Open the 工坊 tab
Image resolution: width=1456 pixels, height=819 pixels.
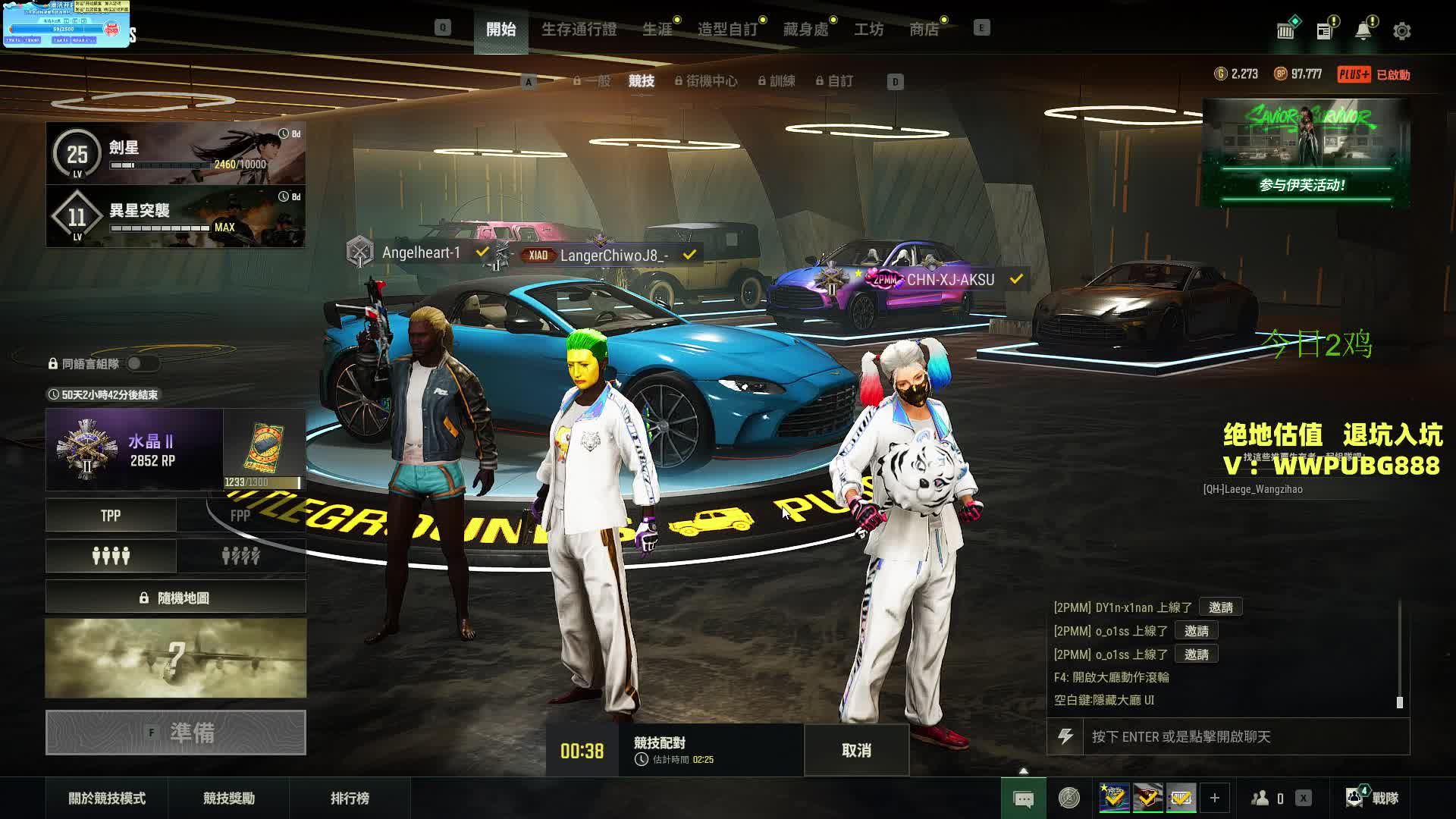tap(868, 30)
